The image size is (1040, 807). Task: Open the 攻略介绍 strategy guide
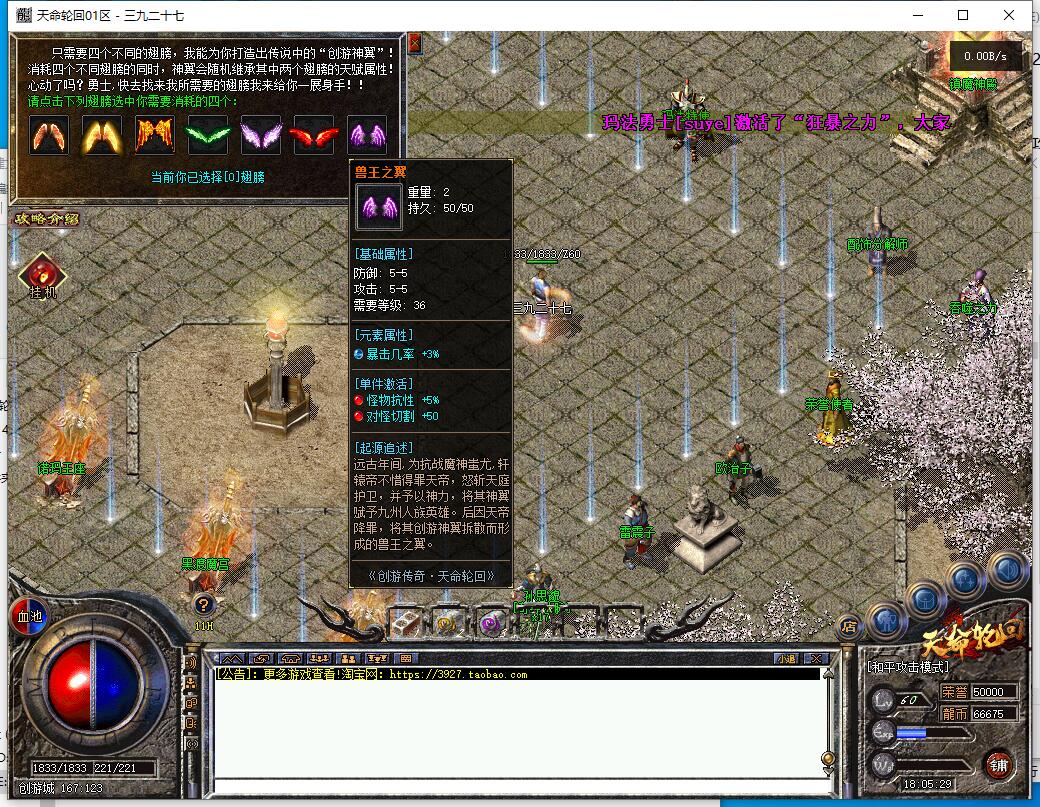[45, 219]
